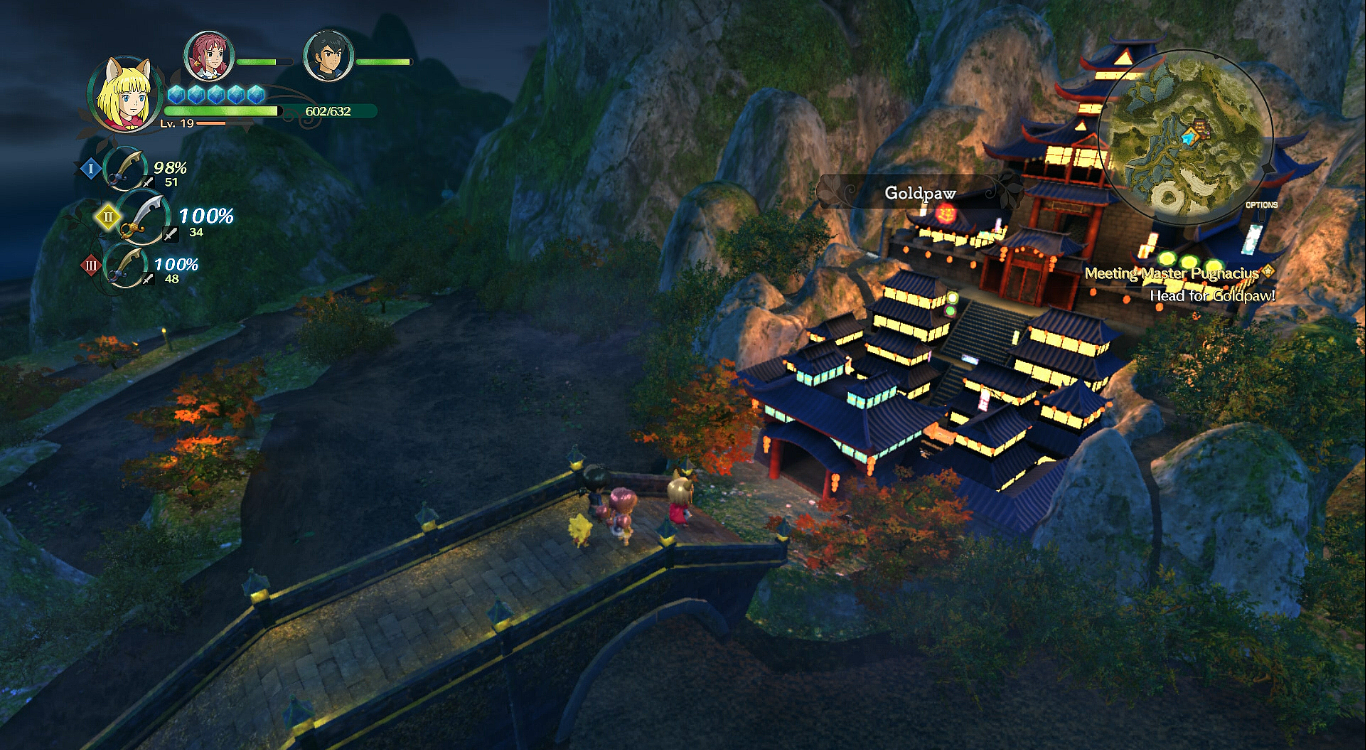Pick the dark-haired man party portrait
Viewport: 1366px width, 750px height.
[x=327, y=57]
